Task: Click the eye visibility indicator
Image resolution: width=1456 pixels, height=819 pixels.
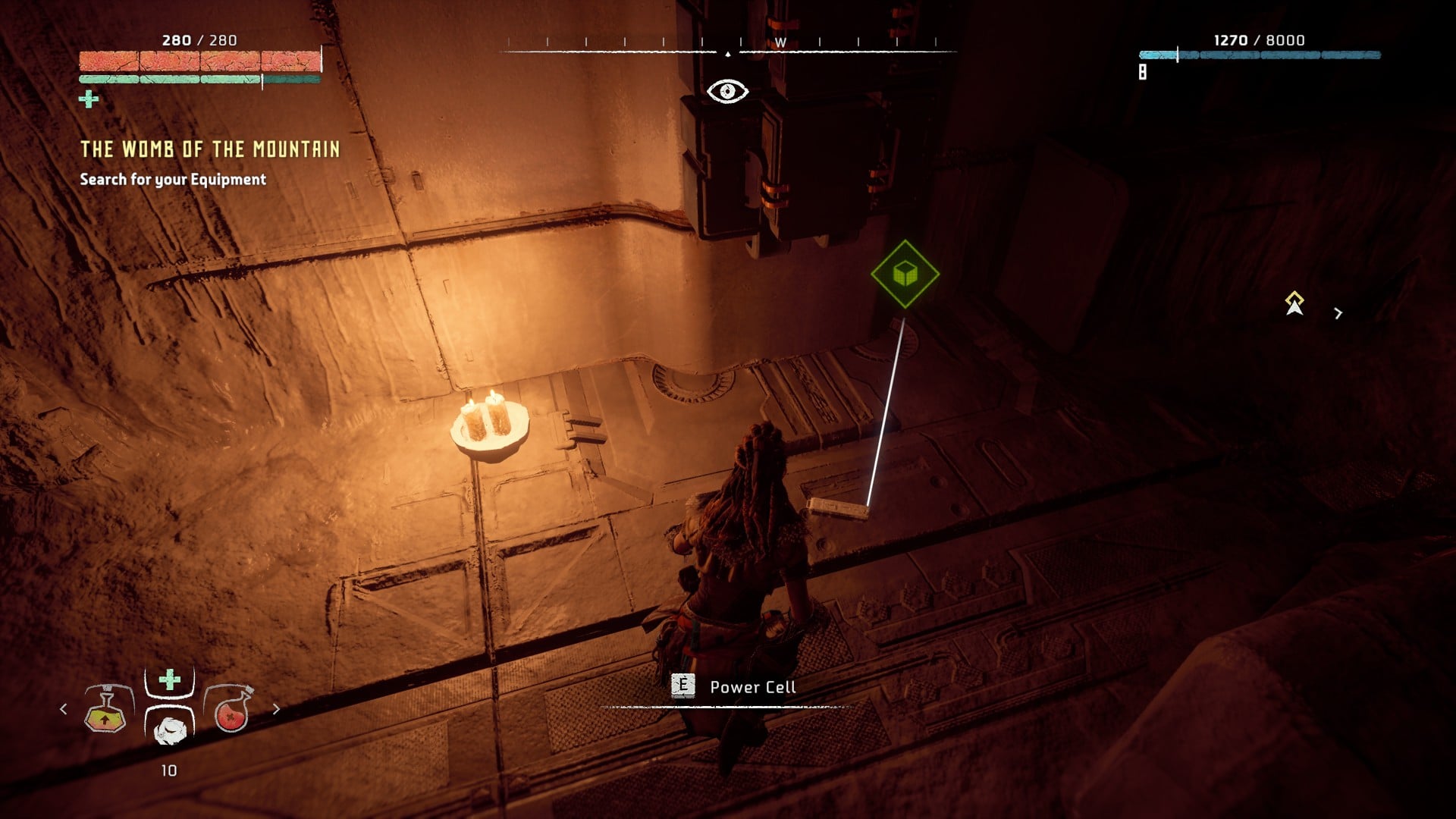Action: pyautogui.click(x=727, y=92)
